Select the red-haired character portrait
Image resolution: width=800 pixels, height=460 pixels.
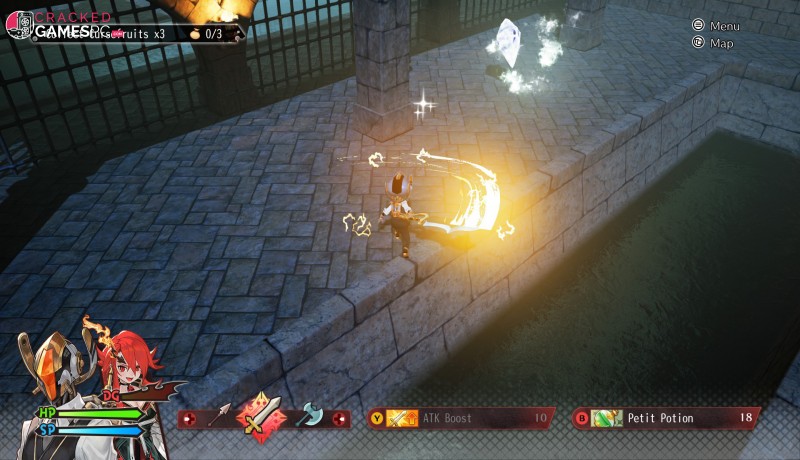pos(130,370)
